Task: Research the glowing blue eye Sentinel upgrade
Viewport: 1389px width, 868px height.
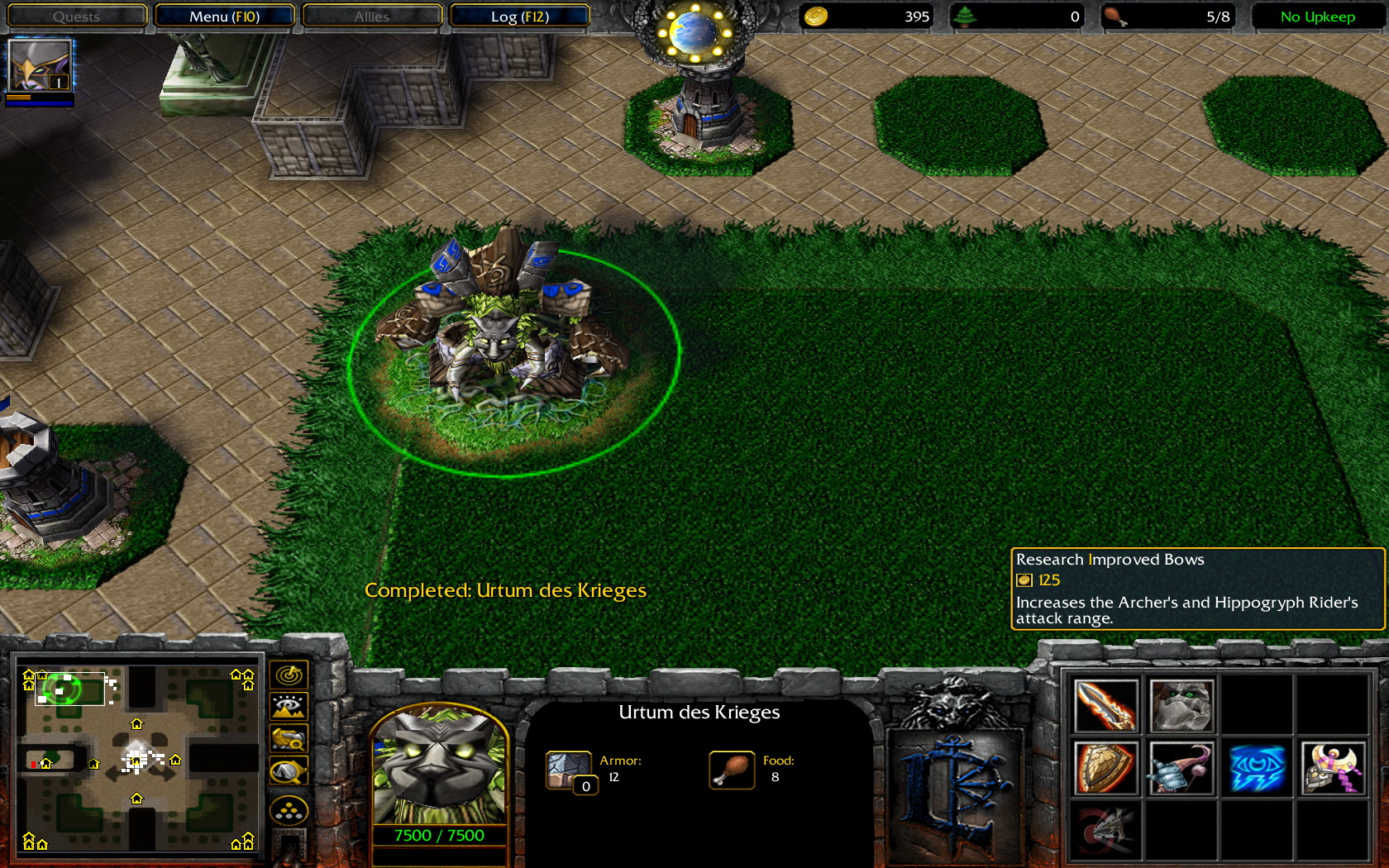Action: click(x=1257, y=769)
